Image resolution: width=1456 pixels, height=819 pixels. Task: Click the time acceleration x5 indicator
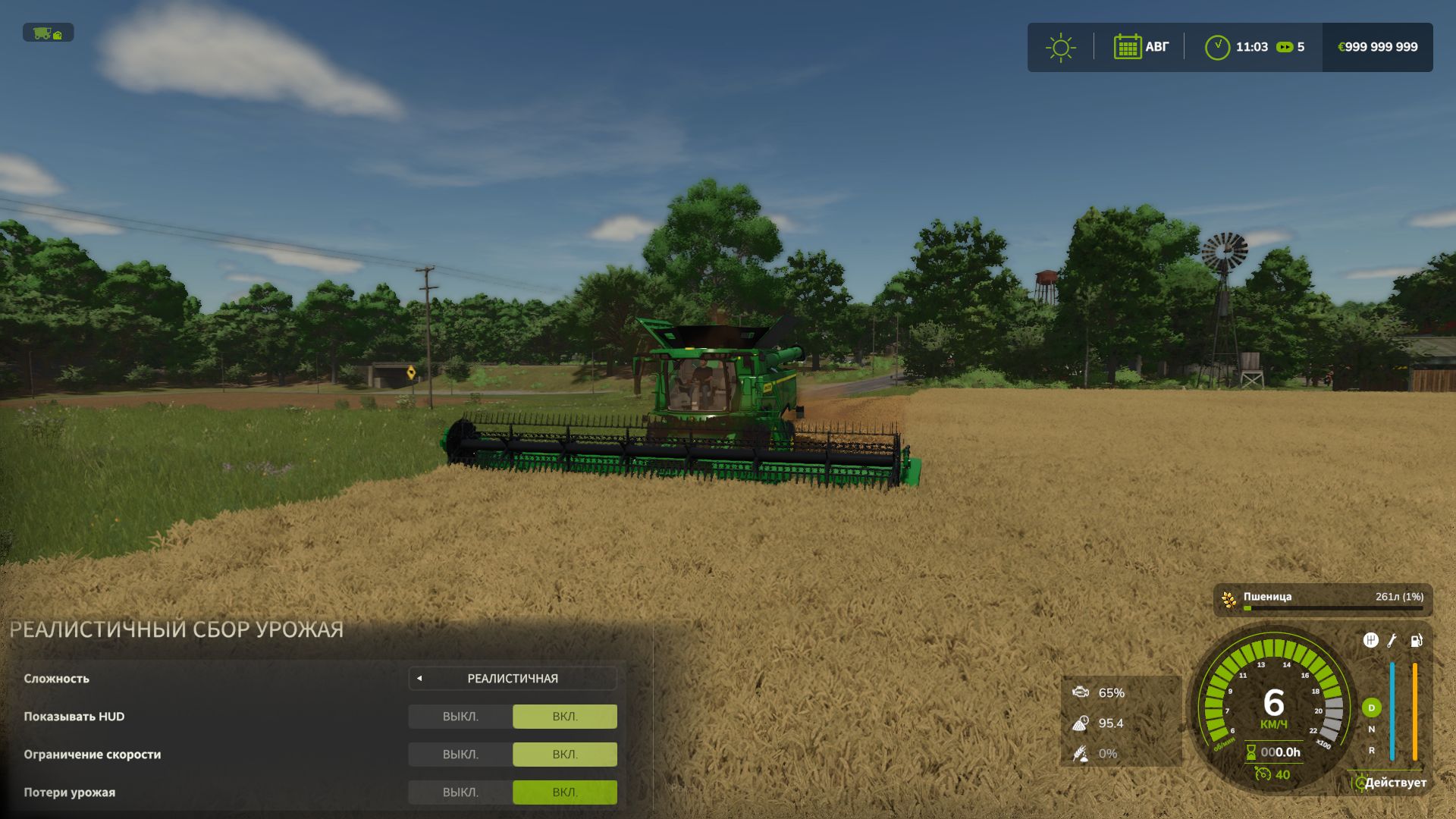click(1289, 47)
